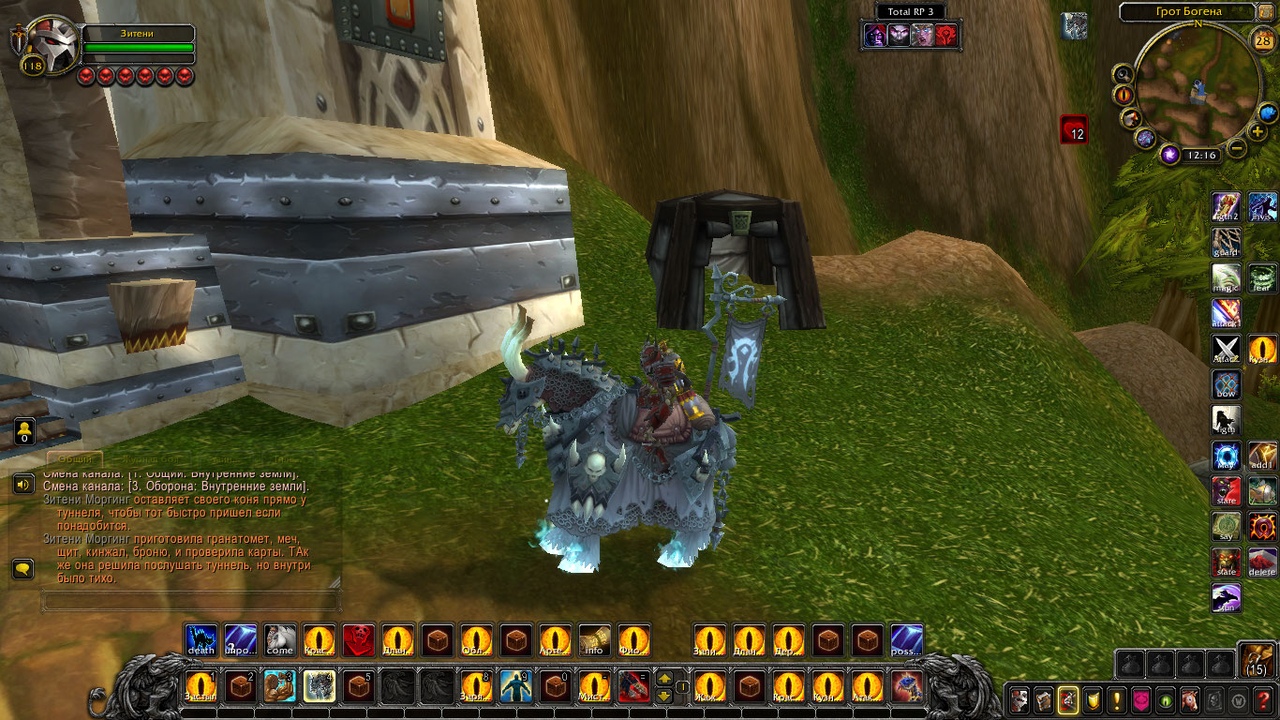
Task: Zoom in the minimap with plus button
Action: [x=1258, y=132]
